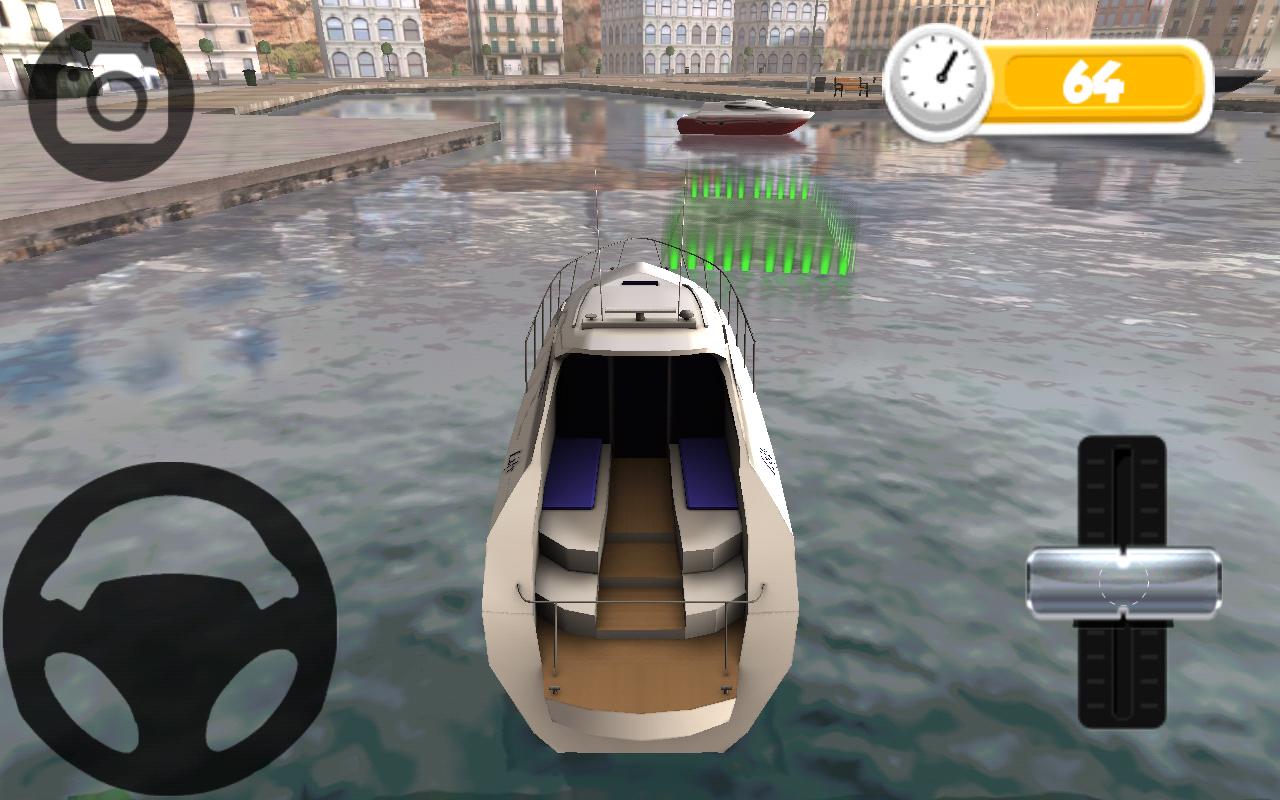Click the crosshair marker on the throttle lever
1280x800 pixels.
(x=1126, y=580)
